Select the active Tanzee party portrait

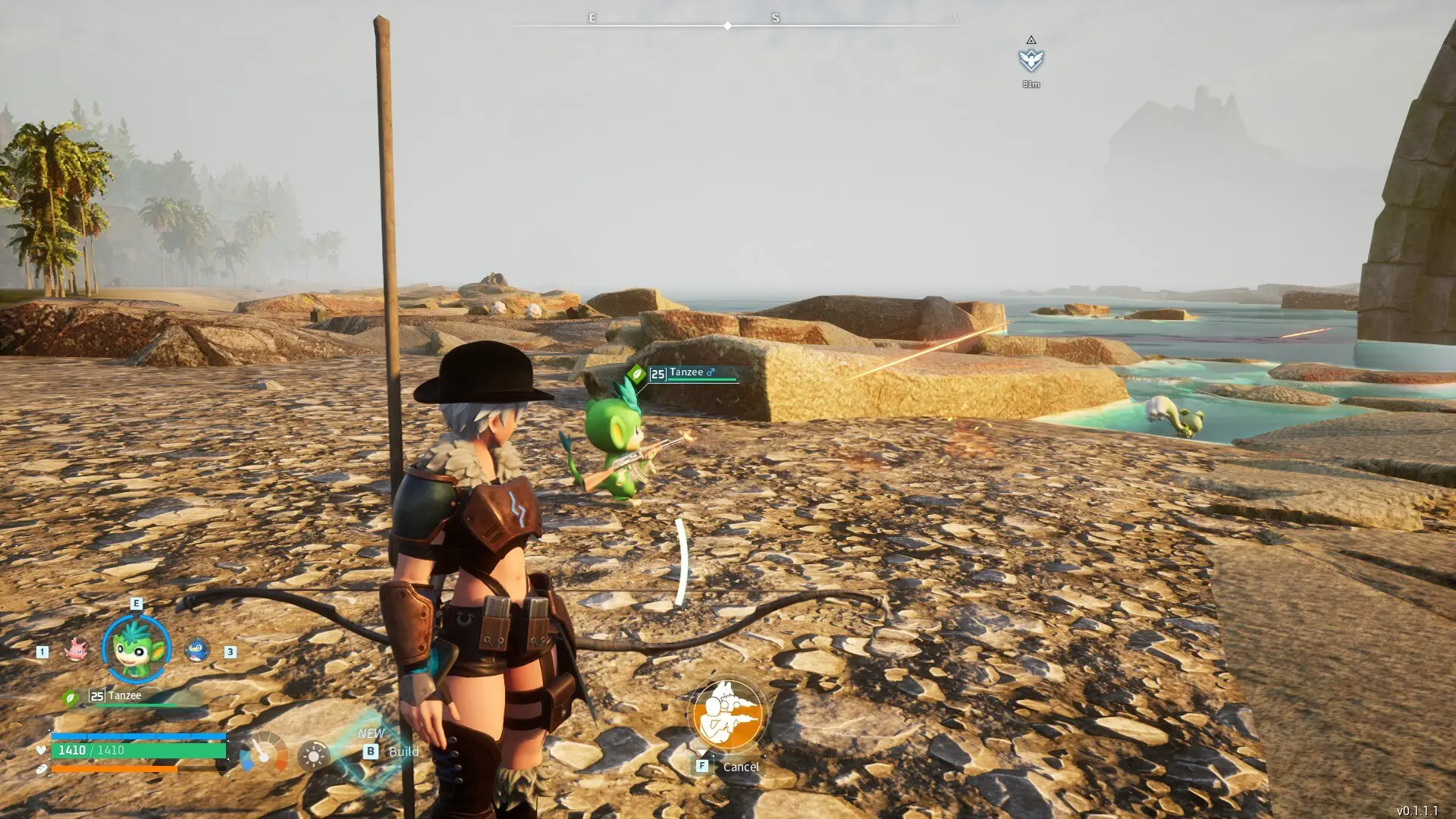(x=136, y=649)
